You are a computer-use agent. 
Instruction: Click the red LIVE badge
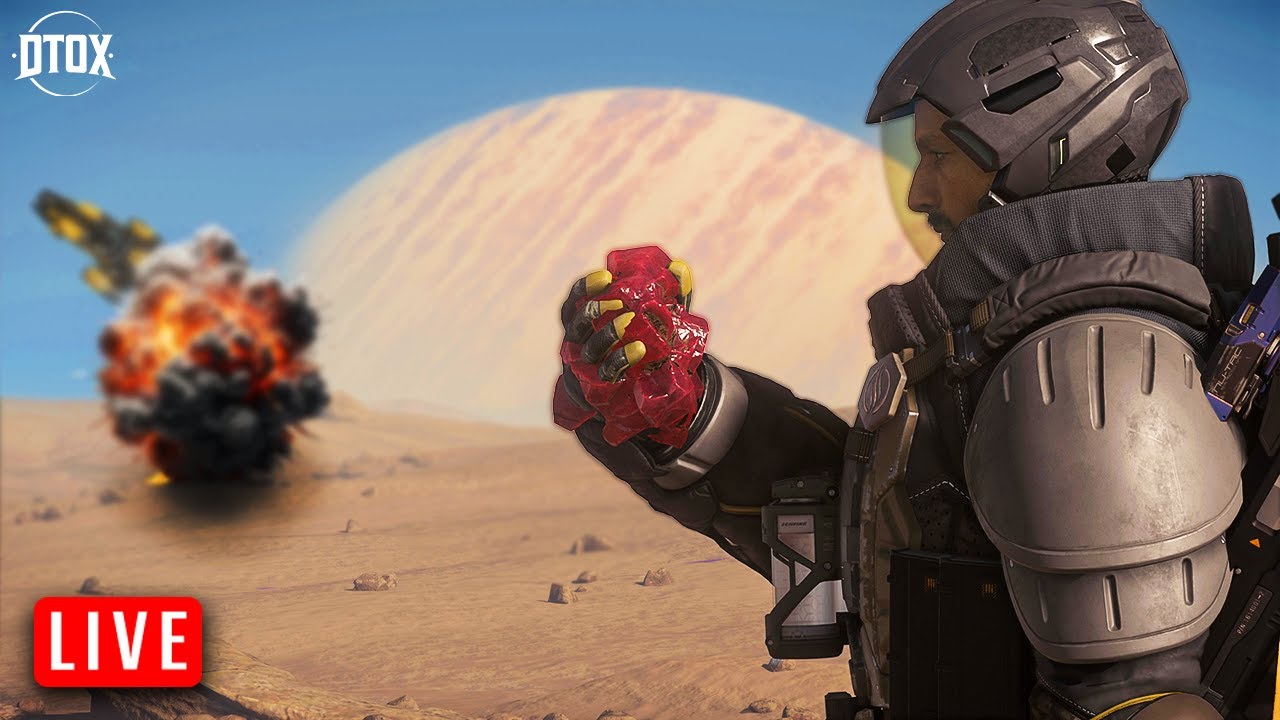click(118, 641)
